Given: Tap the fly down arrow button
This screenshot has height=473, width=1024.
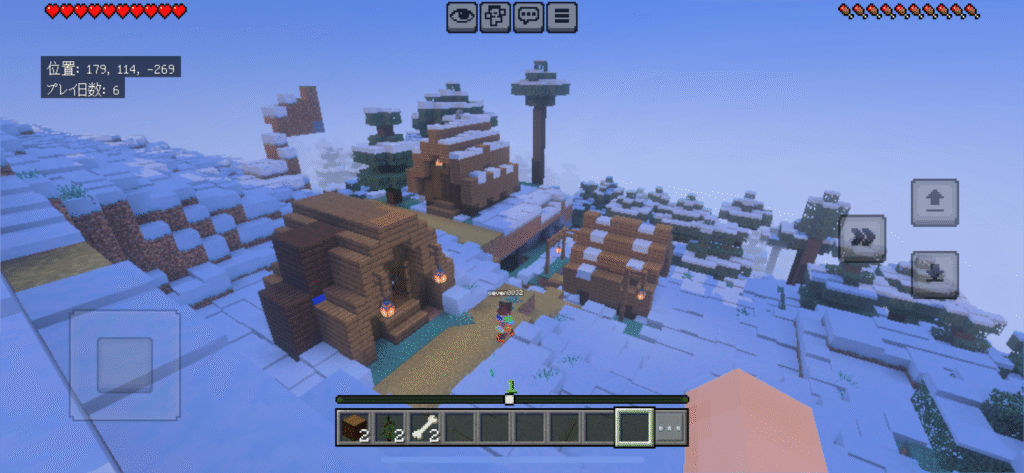Looking at the screenshot, I should point(934,274).
